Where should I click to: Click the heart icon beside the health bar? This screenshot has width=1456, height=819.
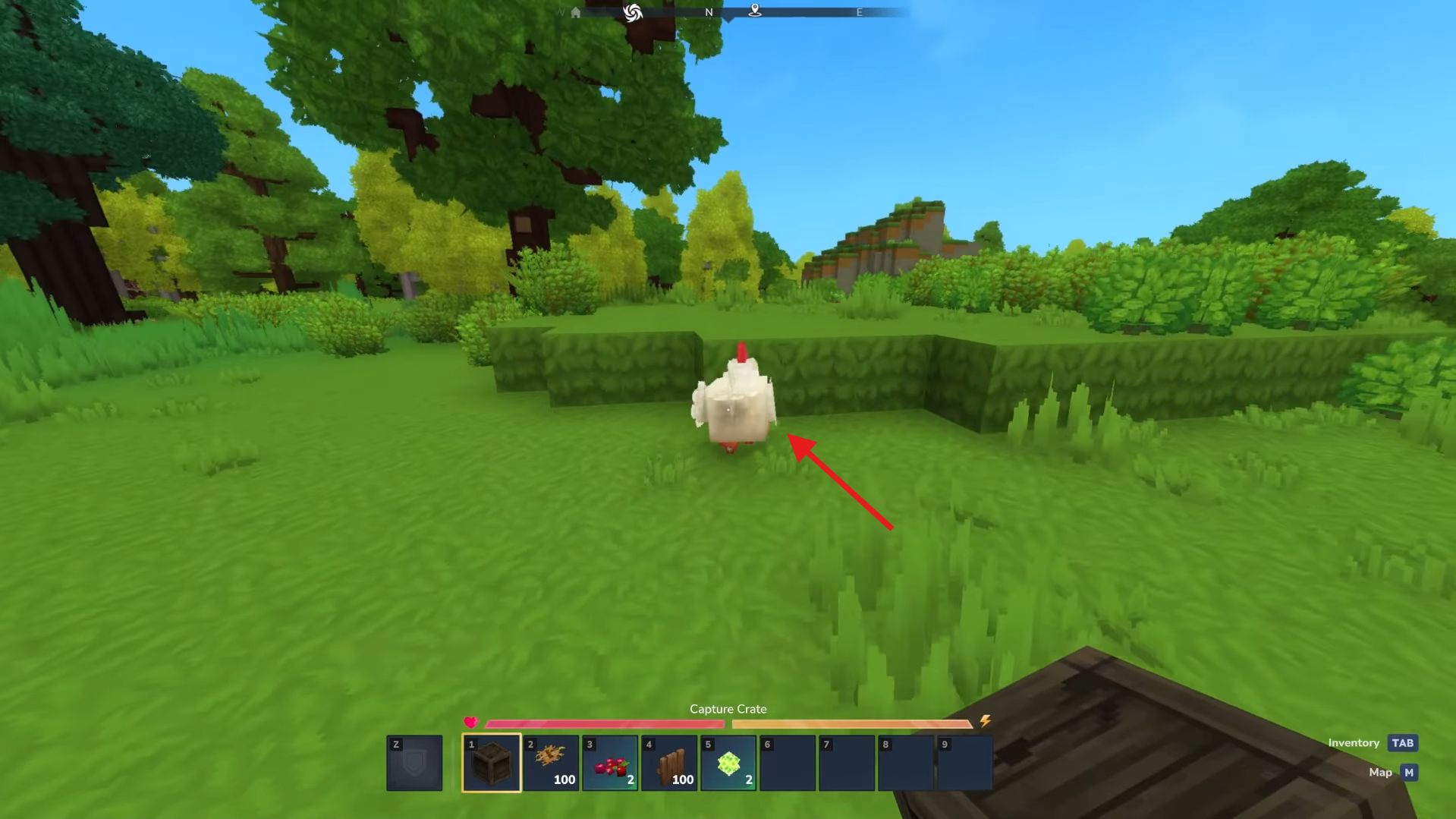tap(471, 723)
